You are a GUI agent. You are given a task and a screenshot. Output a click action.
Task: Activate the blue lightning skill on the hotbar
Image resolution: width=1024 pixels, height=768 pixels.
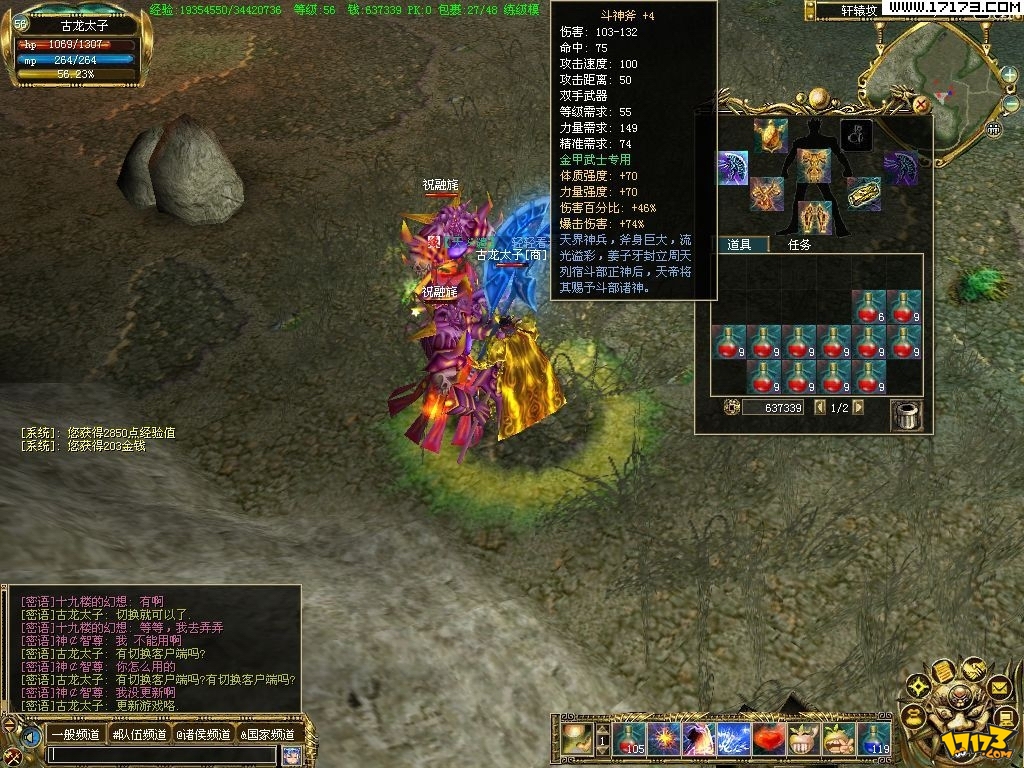click(734, 739)
